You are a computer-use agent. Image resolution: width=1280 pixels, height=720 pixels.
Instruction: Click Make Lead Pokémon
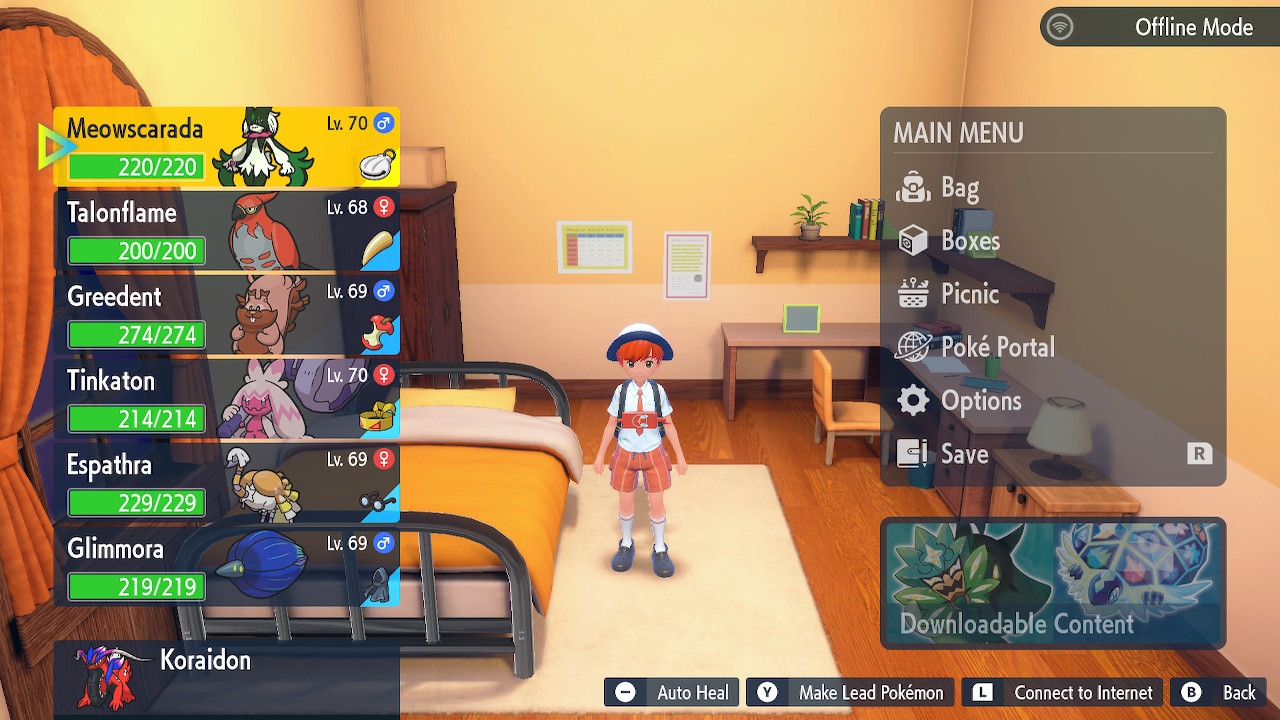click(x=850, y=693)
